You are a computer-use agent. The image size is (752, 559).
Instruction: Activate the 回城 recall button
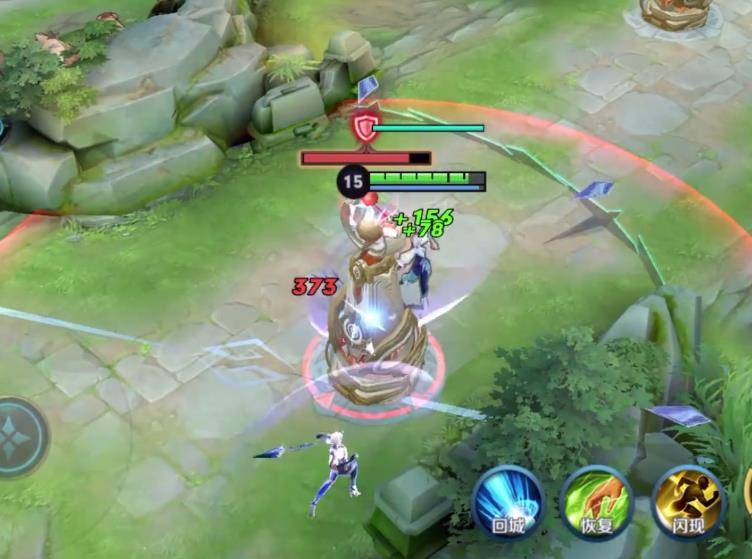(x=508, y=498)
